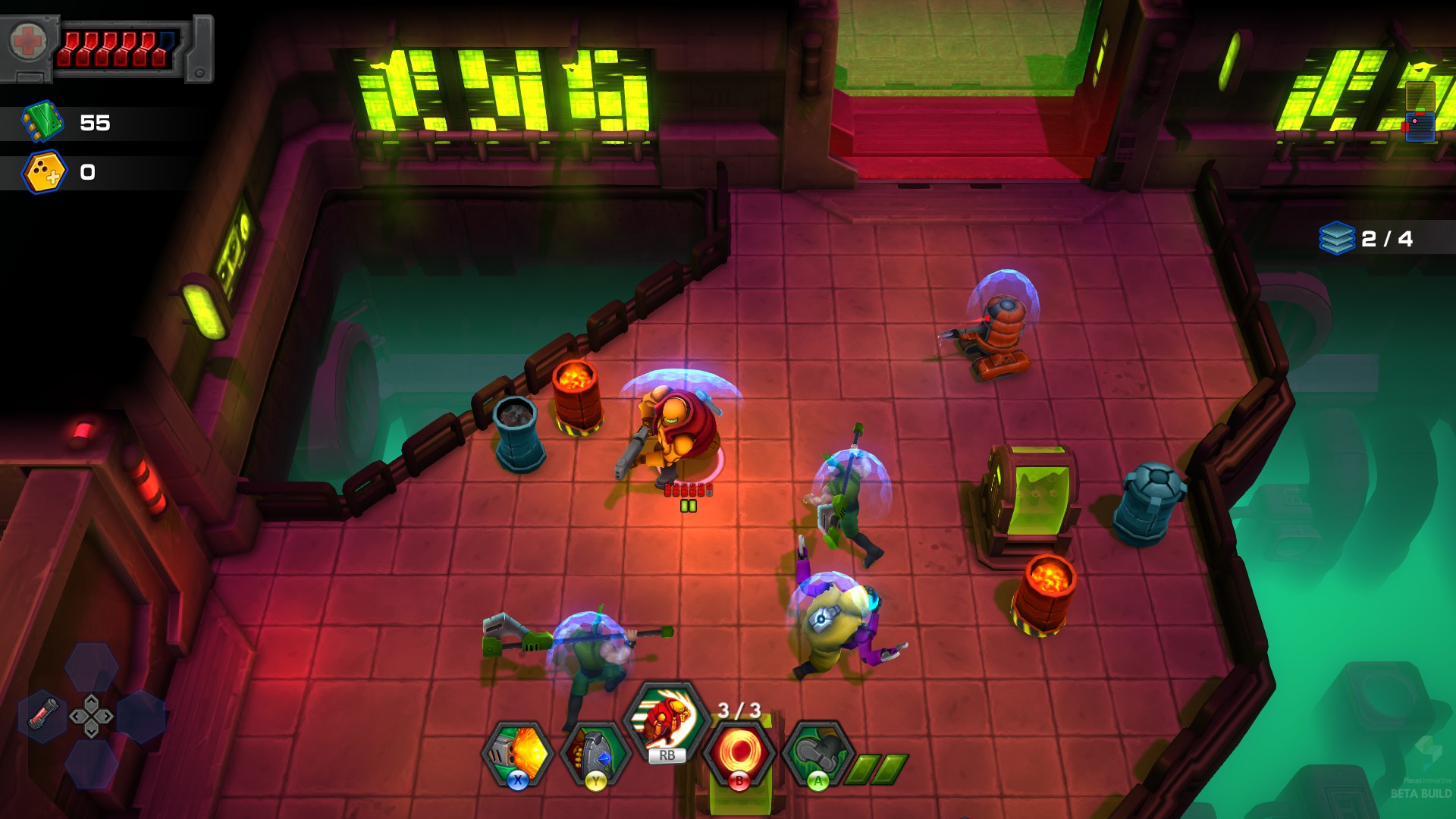Viewport: 1456px width, 819px height.
Task: Click the blue stacked floors icon
Action: click(x=1336, y=238)
